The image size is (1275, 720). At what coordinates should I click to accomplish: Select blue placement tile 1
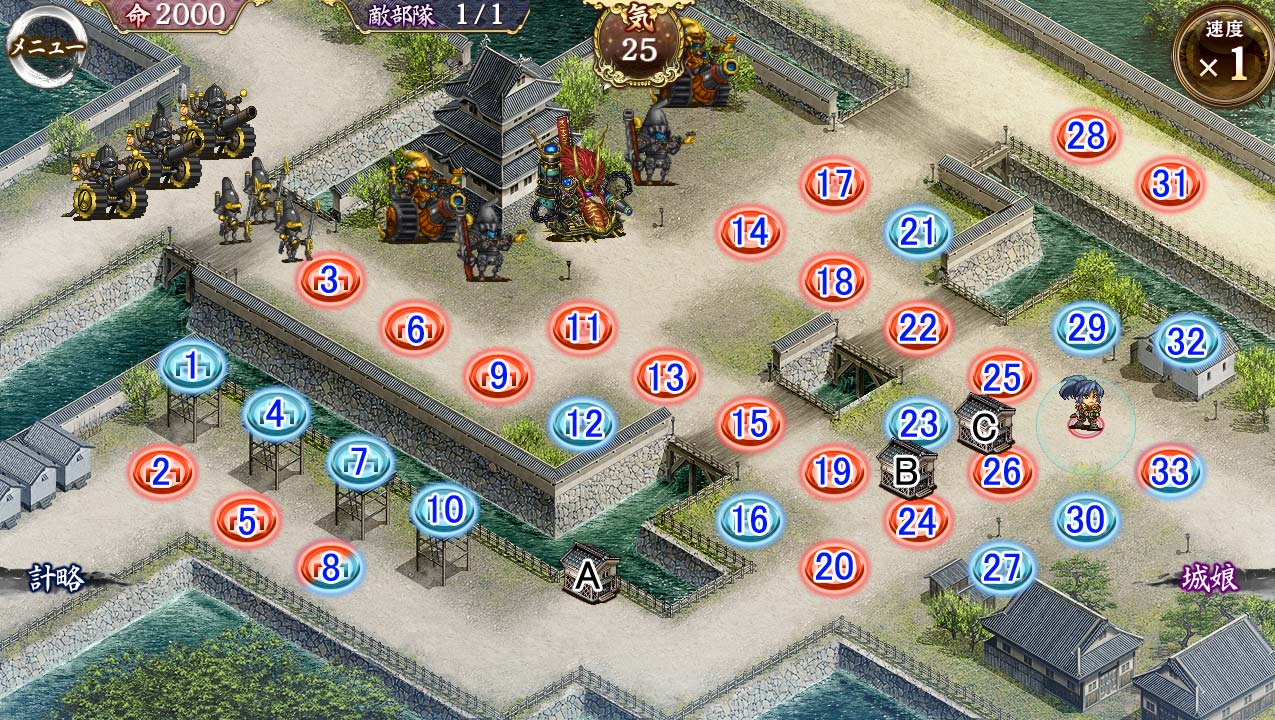pyautogui.click(x=191, y=366)
